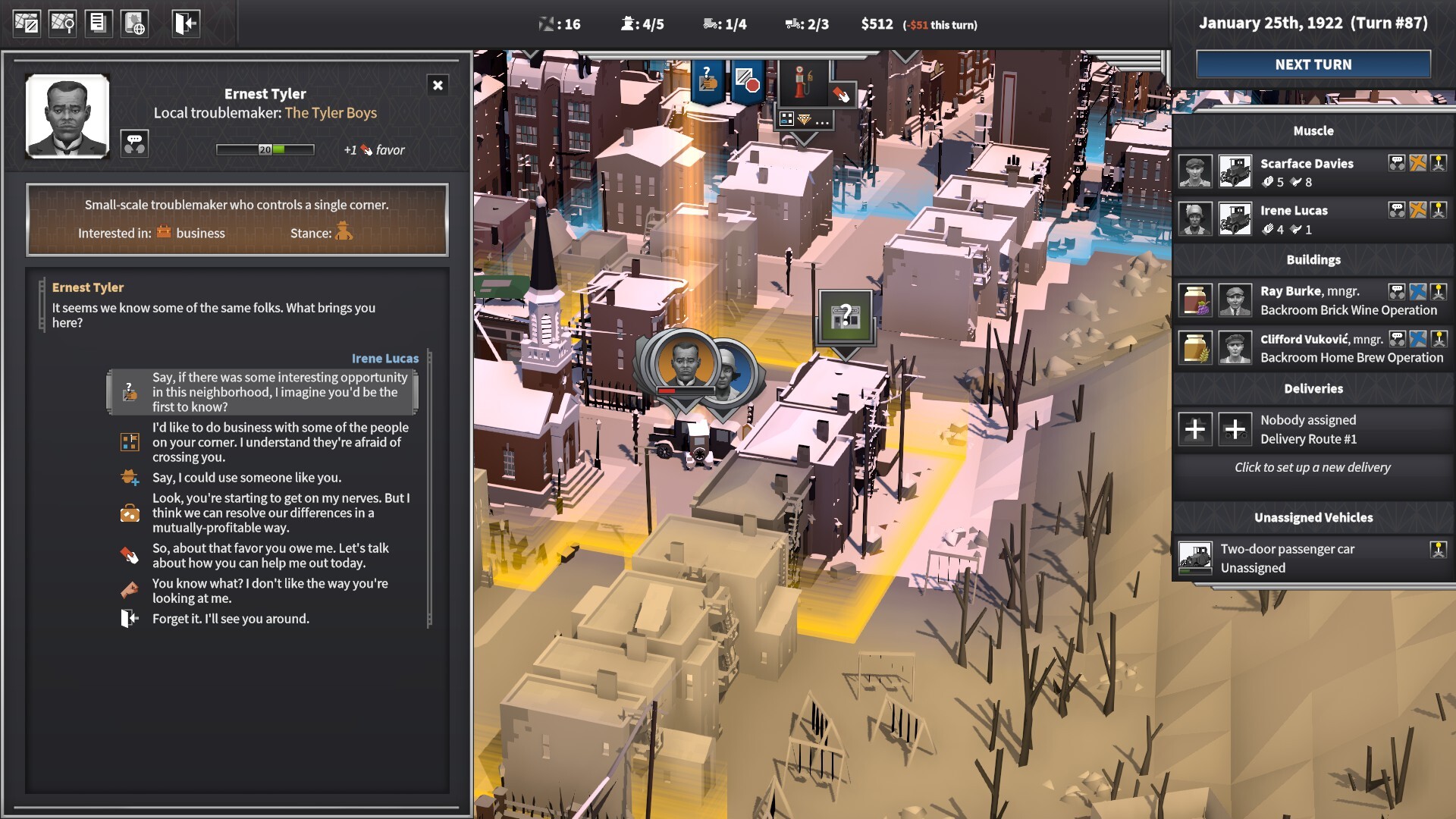Click the relationship icon beside Ernest's portrait
1456x819 pixels.
pos(134,143)
